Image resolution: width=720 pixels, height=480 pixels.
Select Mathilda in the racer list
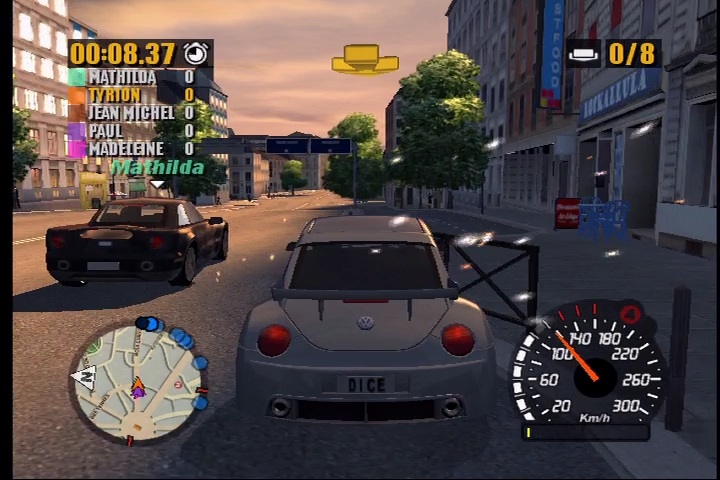122,77
